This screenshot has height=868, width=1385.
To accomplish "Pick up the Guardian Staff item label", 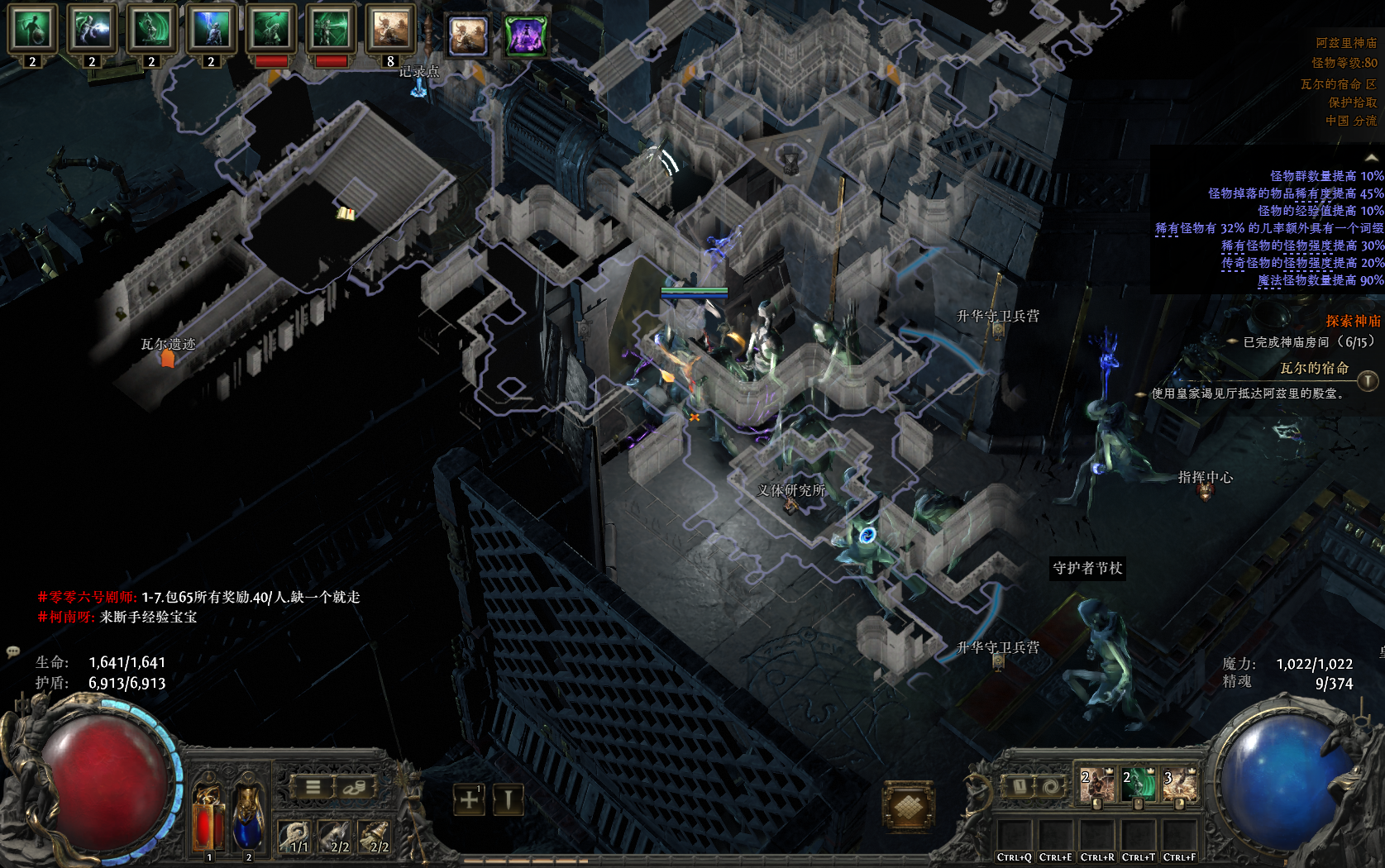I will coord(1087,568).
